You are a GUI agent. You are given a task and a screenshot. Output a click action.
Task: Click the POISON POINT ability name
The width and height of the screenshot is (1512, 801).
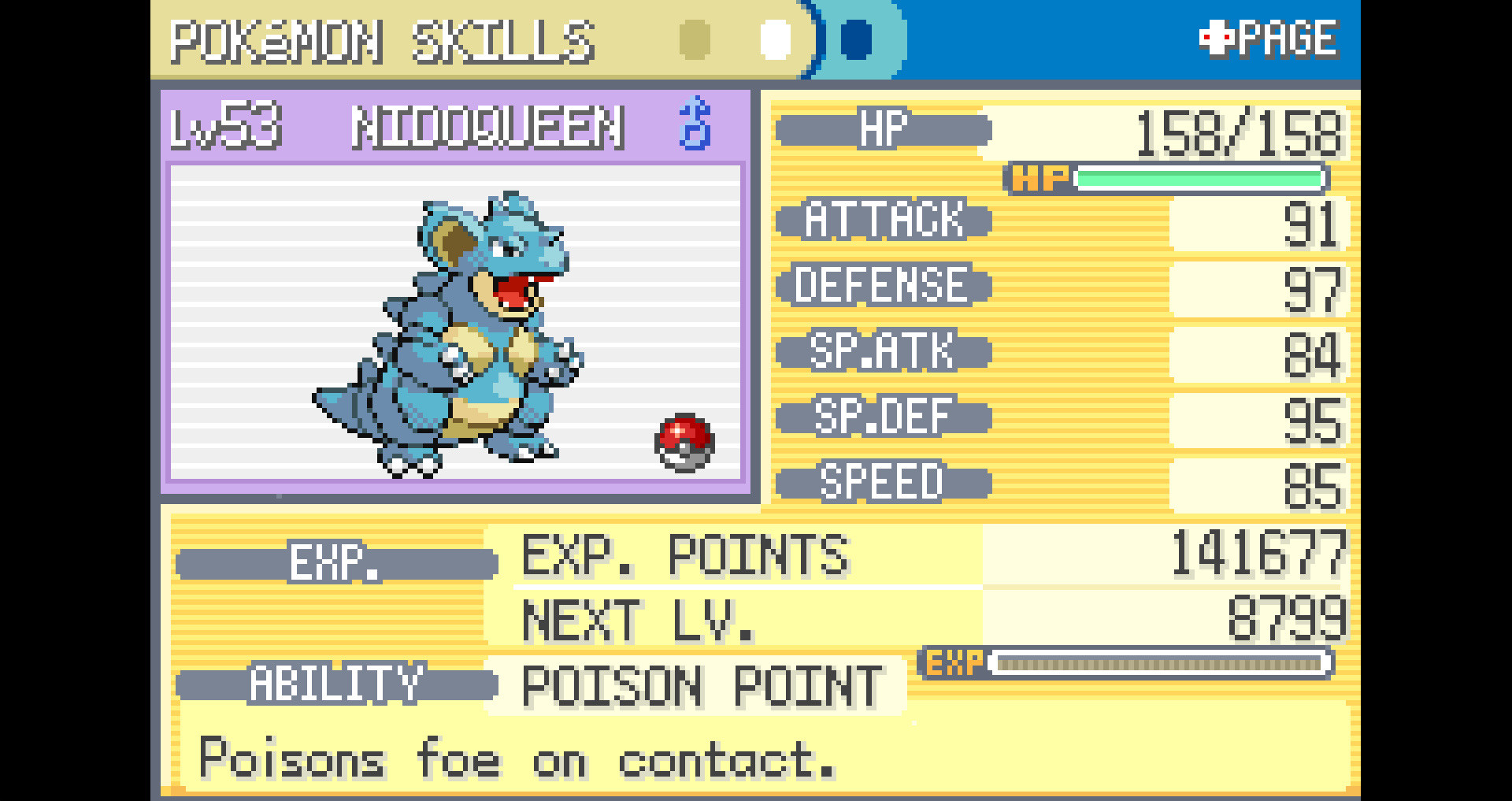pyautogui.click(x=699, y=684)
